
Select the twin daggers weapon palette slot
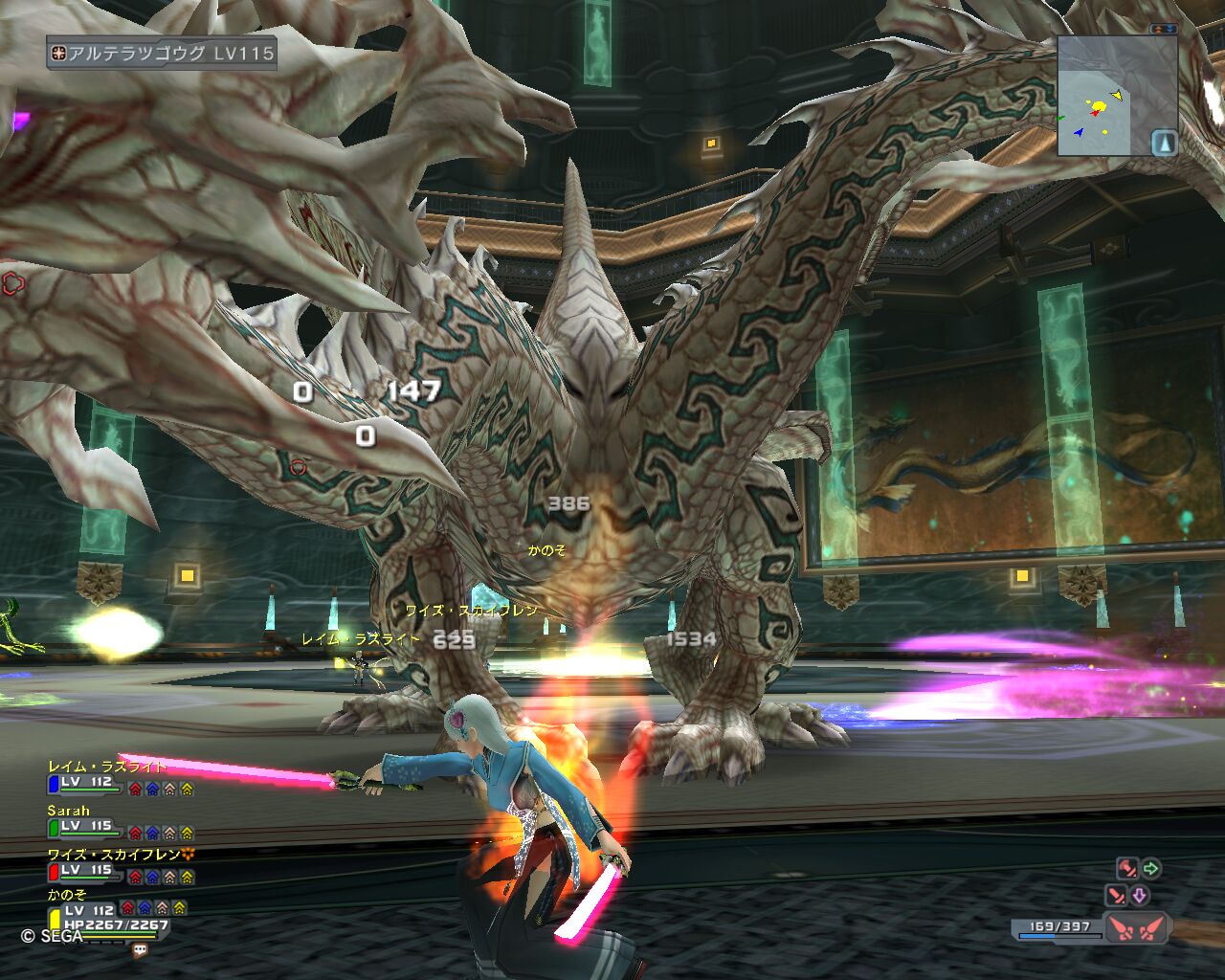coord(1136,927)
